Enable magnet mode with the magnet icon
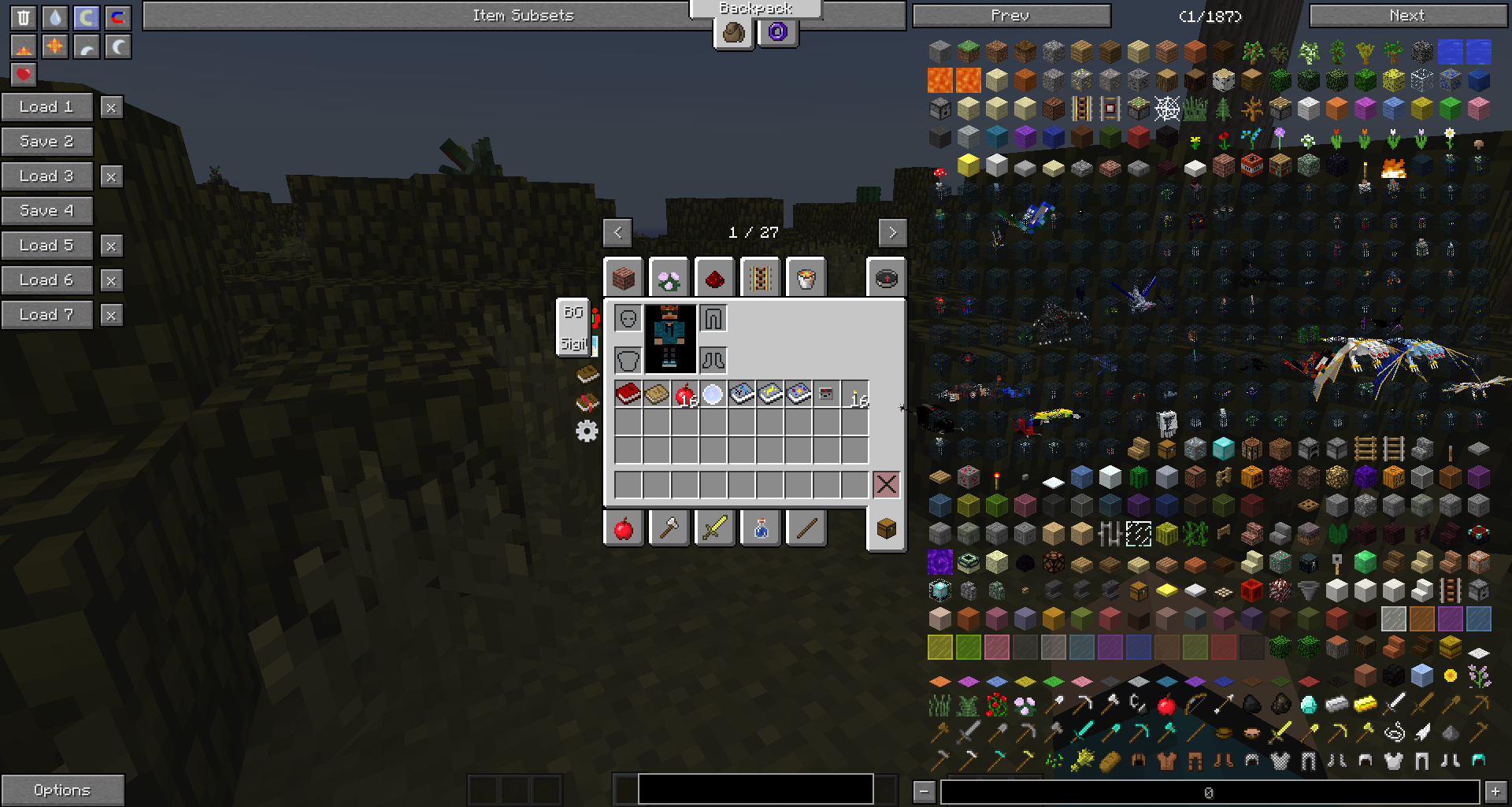Image resolution: width=1512 pixels, height=807 pixels. click(x=116, y=17)
